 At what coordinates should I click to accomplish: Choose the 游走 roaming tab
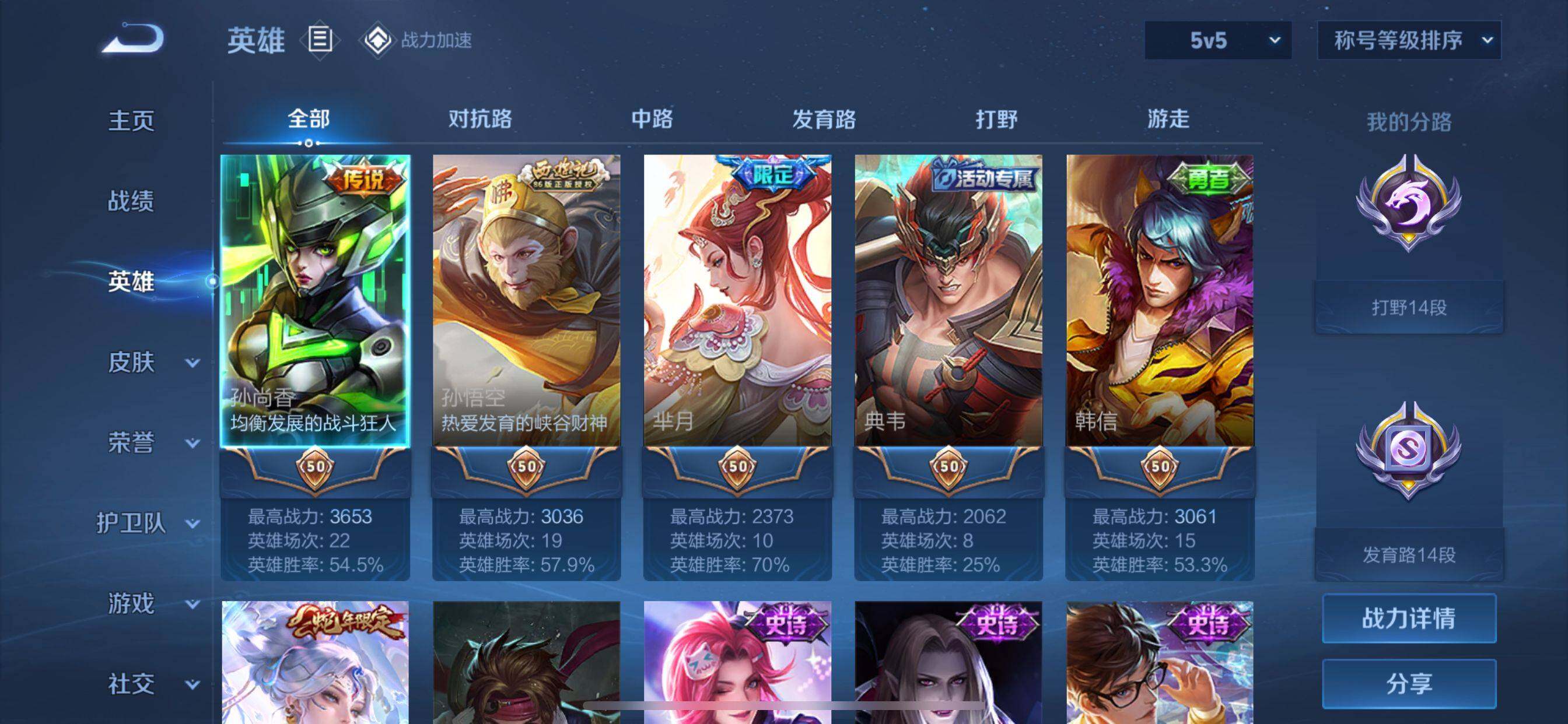point(1168,119)
